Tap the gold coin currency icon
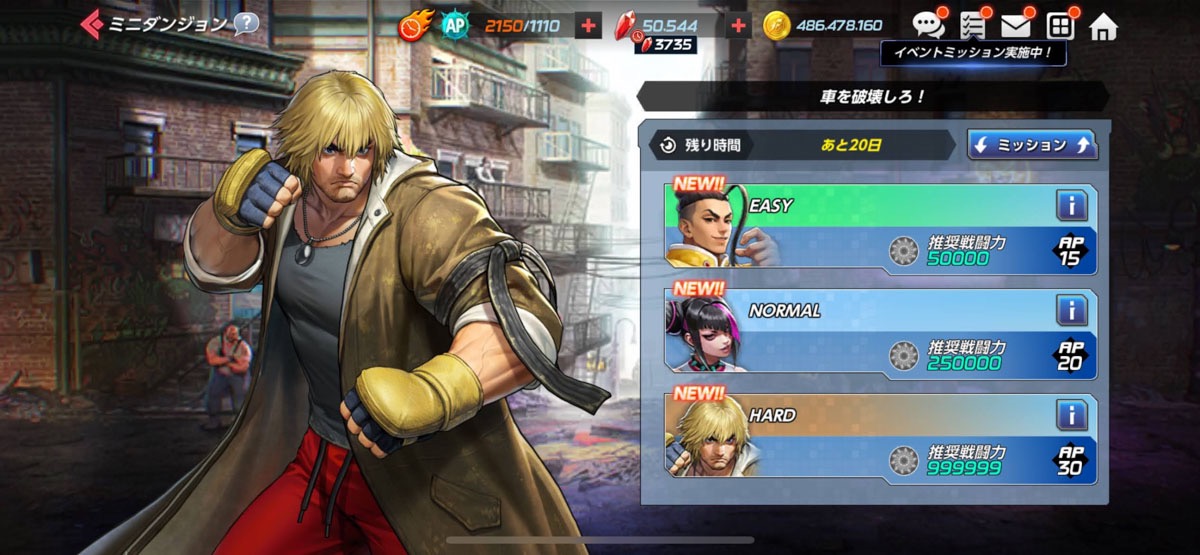1200x555 pixels. tap(777, 26)
